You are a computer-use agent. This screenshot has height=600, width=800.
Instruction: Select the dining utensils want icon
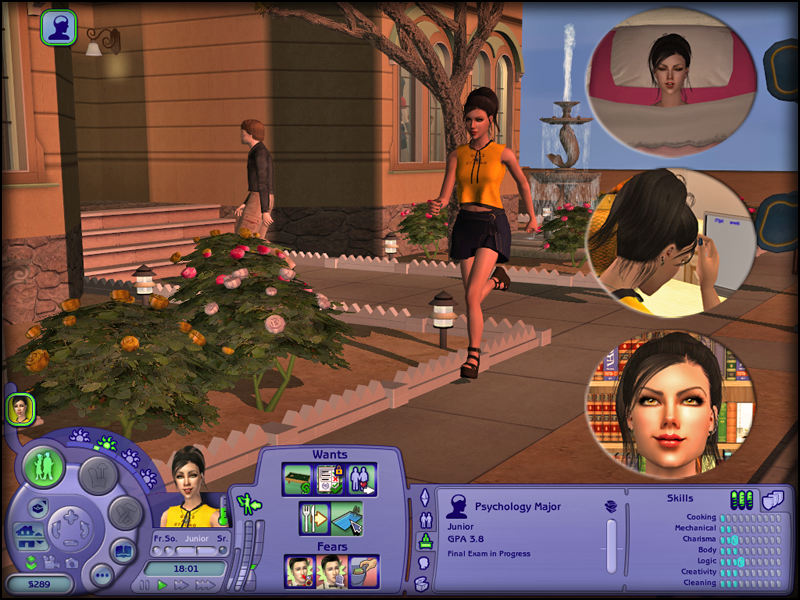click(x=314, y=518)
